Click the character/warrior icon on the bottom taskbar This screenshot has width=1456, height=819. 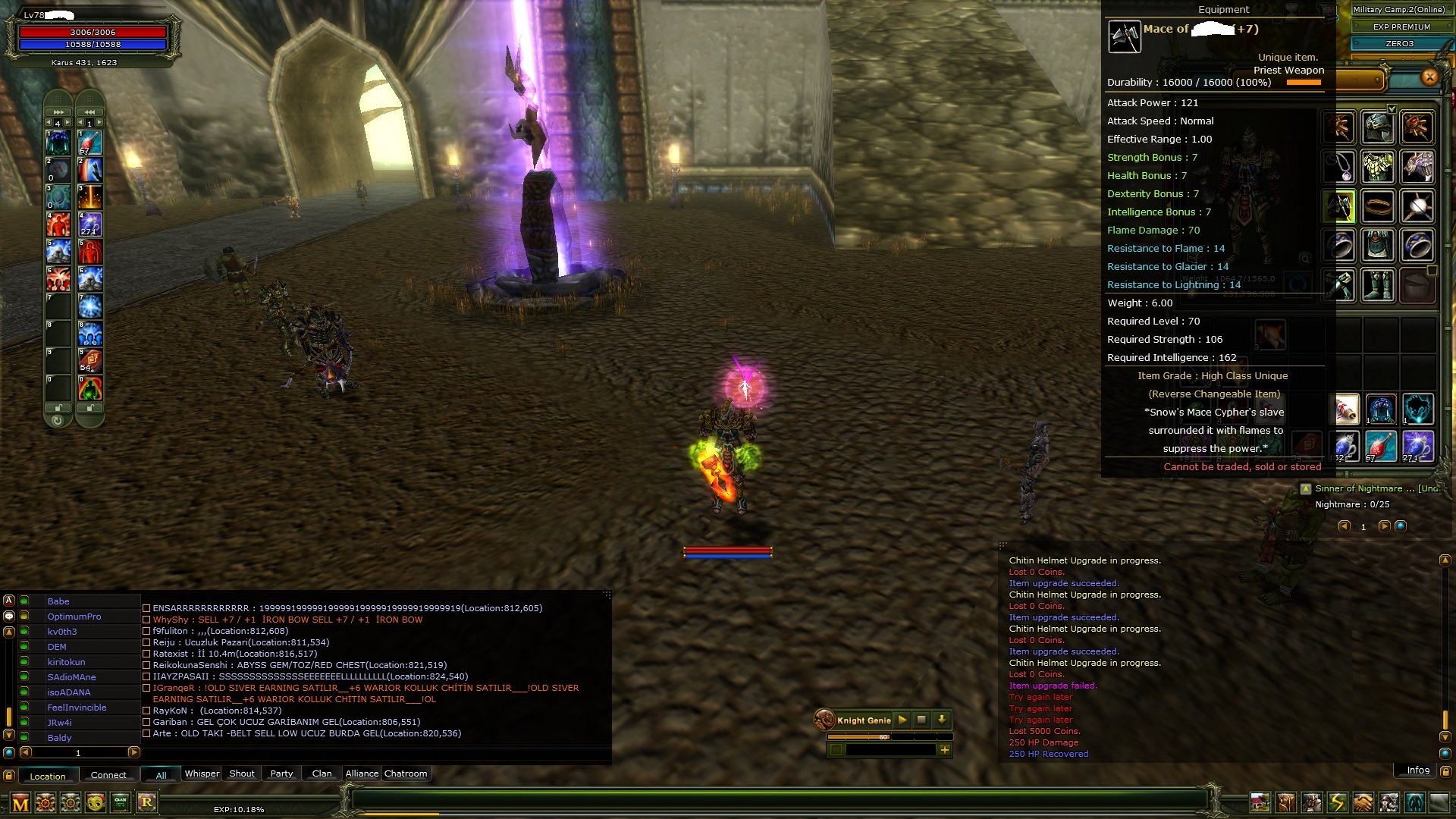pyautogui.click(x=1312, y=803)
